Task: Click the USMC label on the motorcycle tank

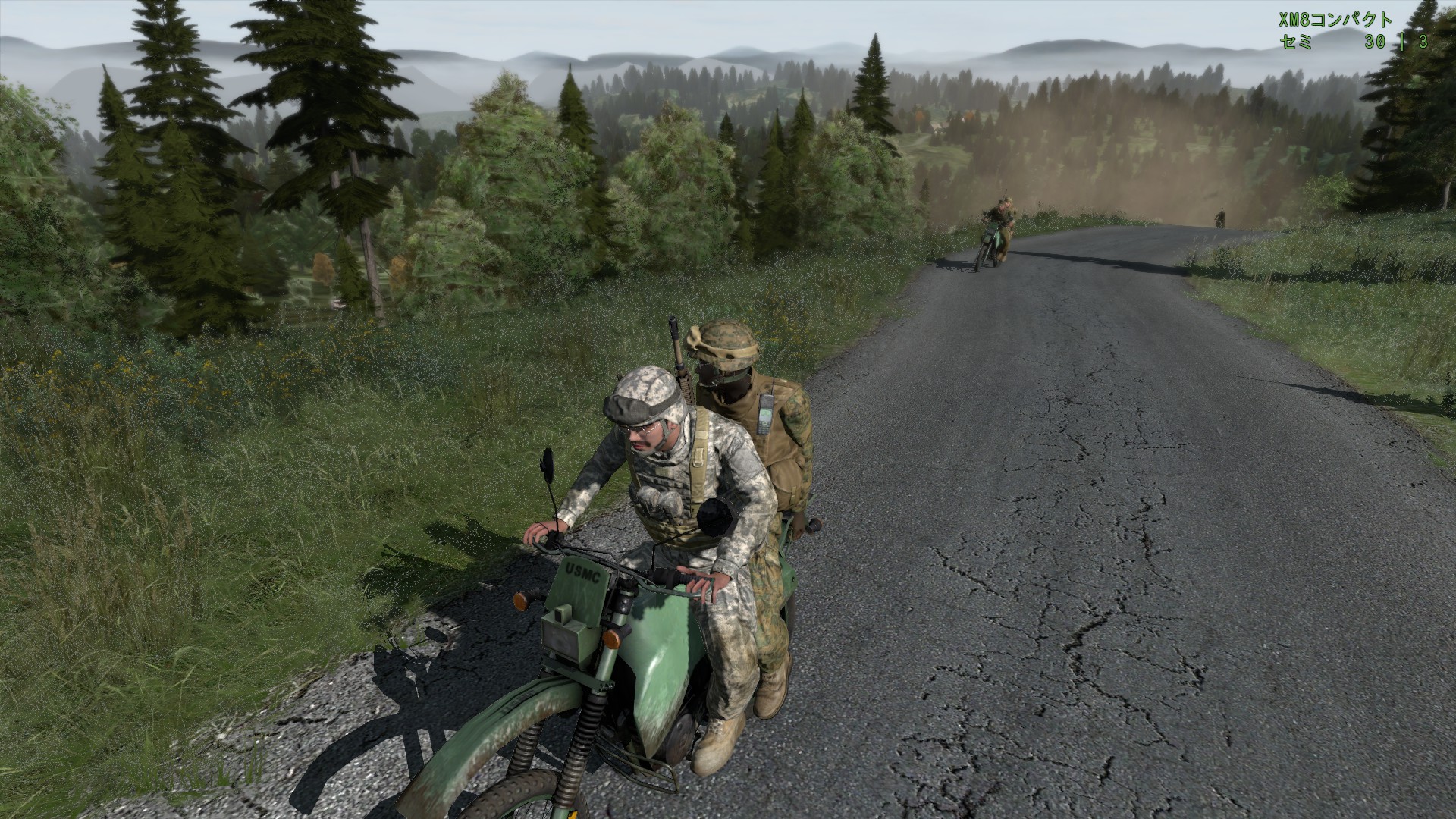Action: coord(584,572)
